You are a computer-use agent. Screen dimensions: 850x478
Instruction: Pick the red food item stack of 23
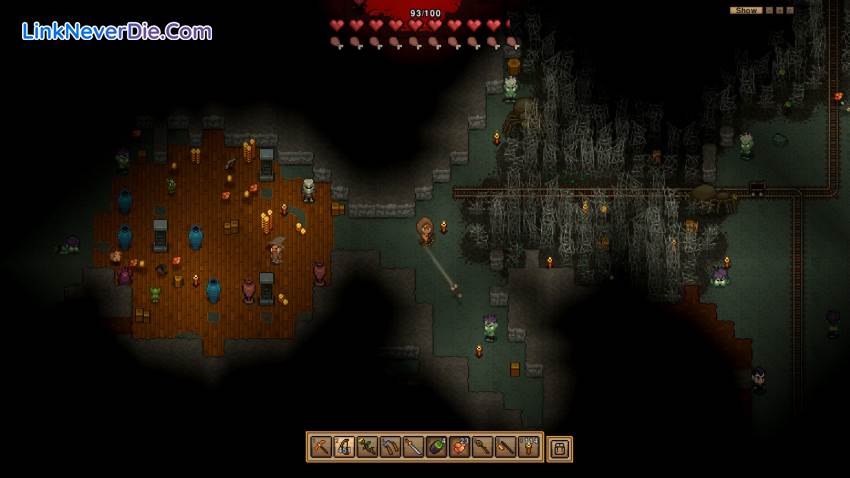[x=460, y=447]
